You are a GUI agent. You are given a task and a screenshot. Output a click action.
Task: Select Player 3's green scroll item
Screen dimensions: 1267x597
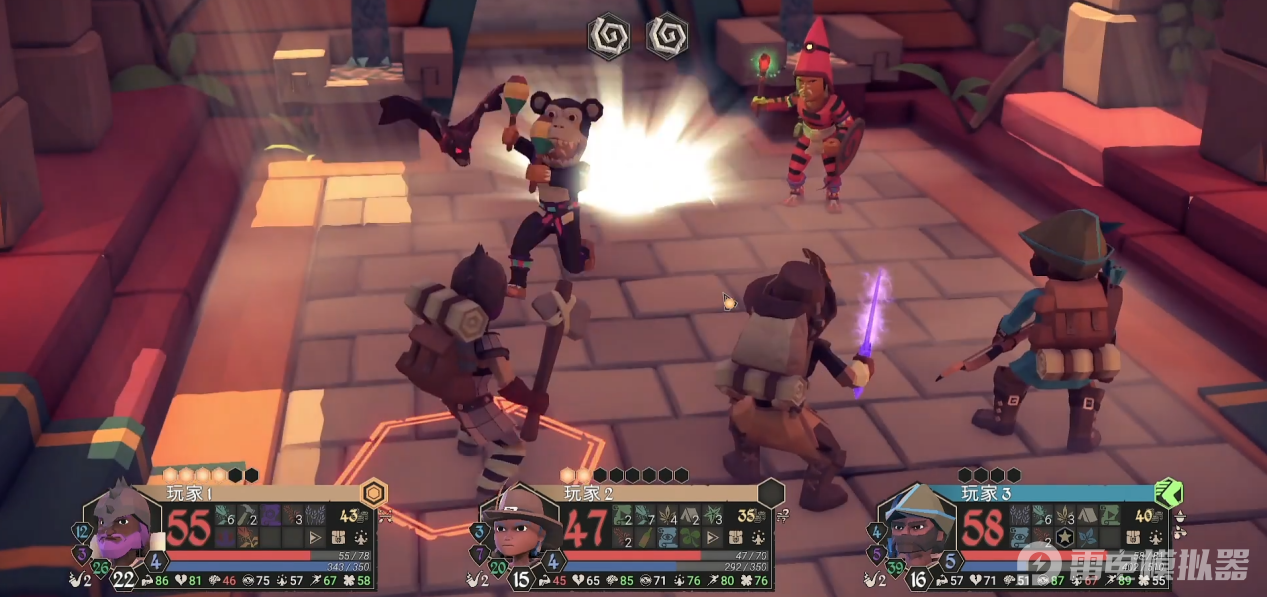(1110, 515)
